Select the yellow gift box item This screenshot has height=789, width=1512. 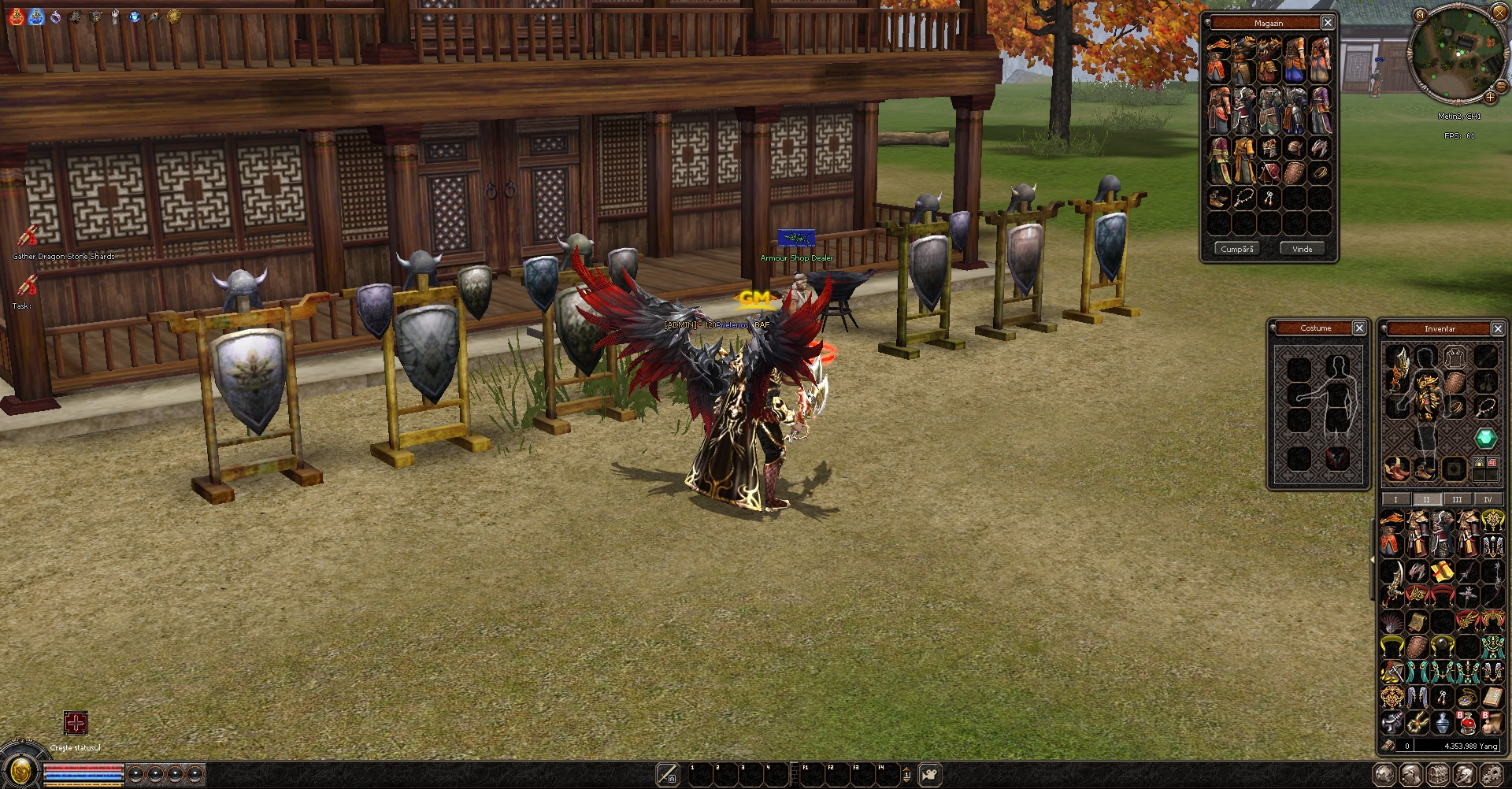coord(1443,571)
